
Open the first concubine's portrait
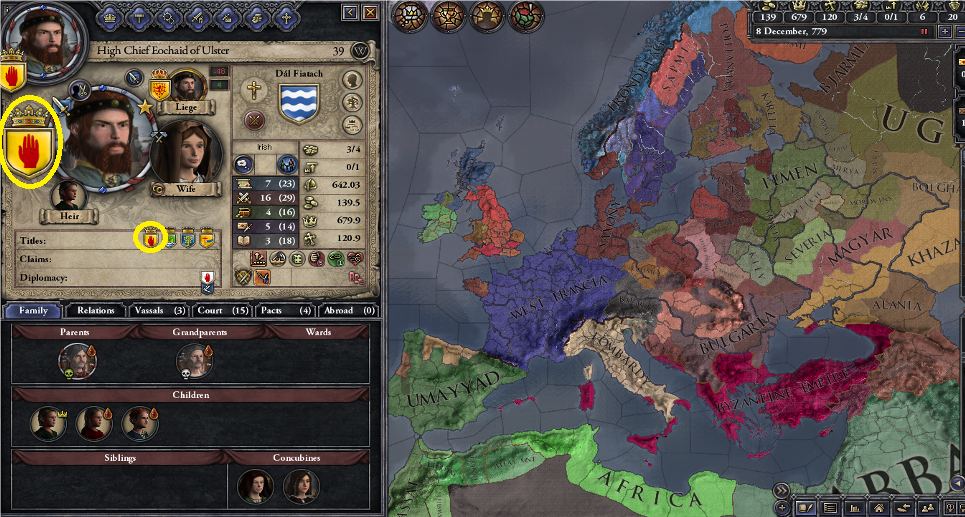(254, 487)
